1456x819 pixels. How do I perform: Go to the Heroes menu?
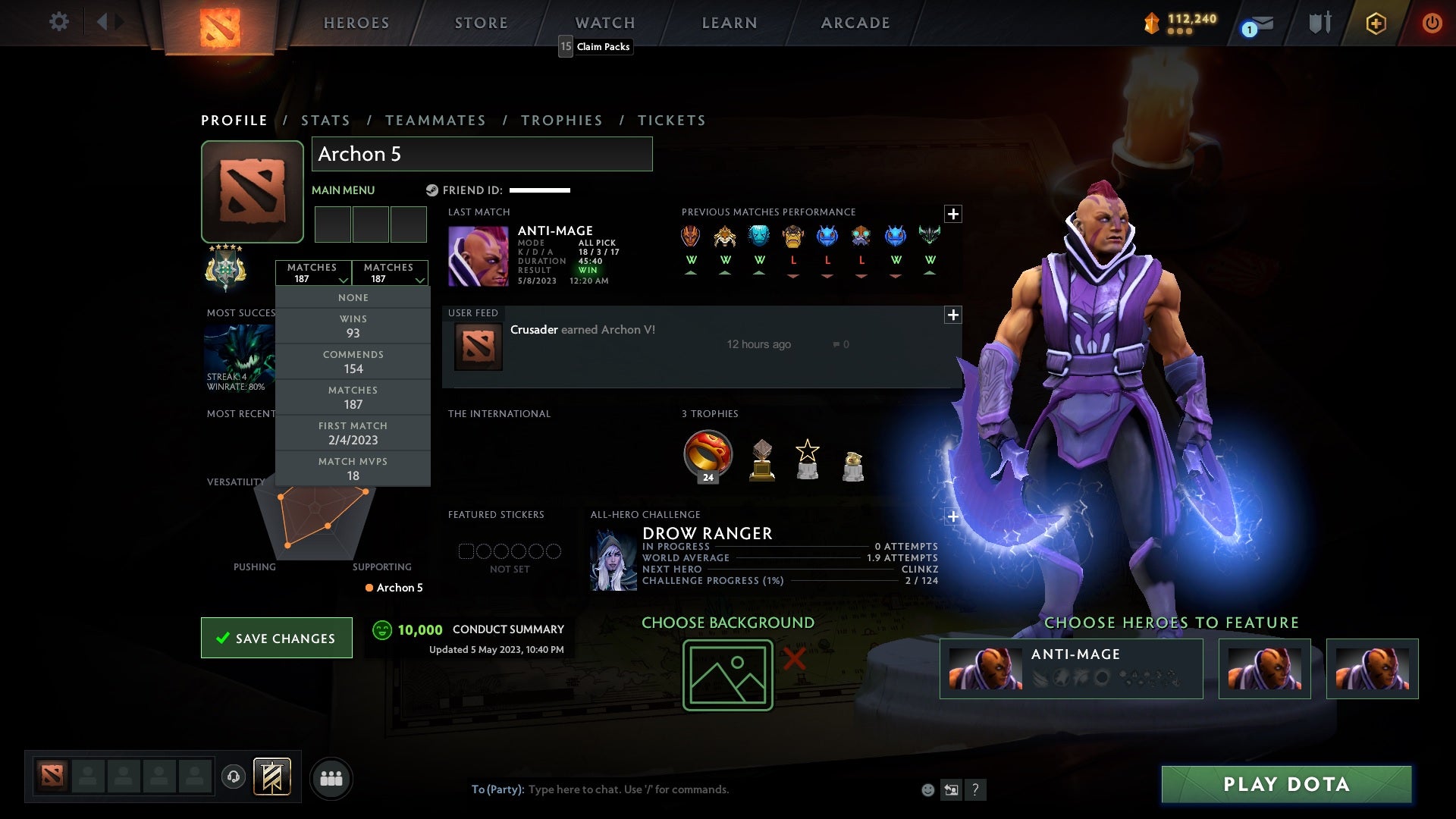click(356, 23)
